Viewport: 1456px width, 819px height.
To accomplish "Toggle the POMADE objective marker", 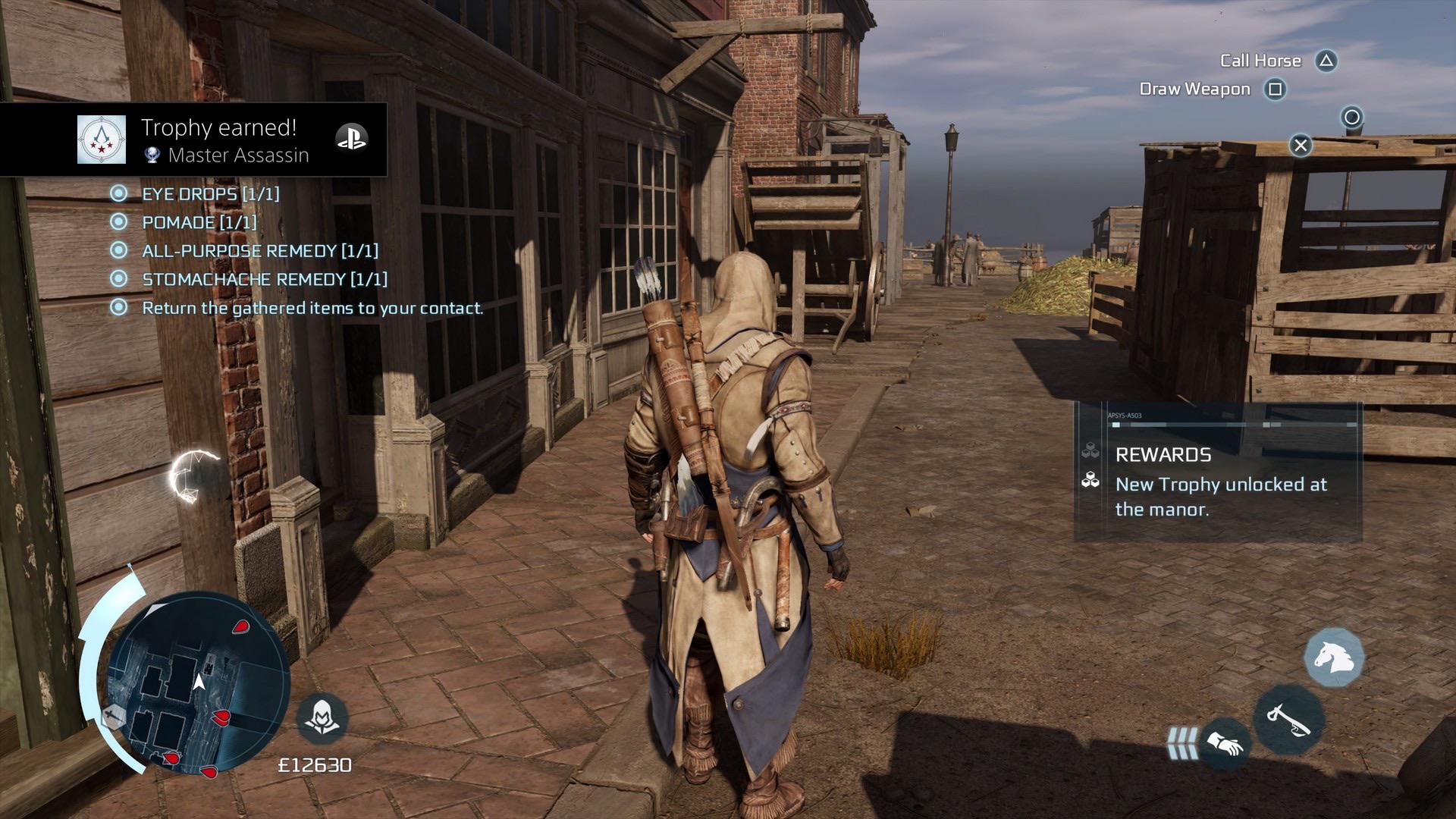I will click(x=118, y=222).
